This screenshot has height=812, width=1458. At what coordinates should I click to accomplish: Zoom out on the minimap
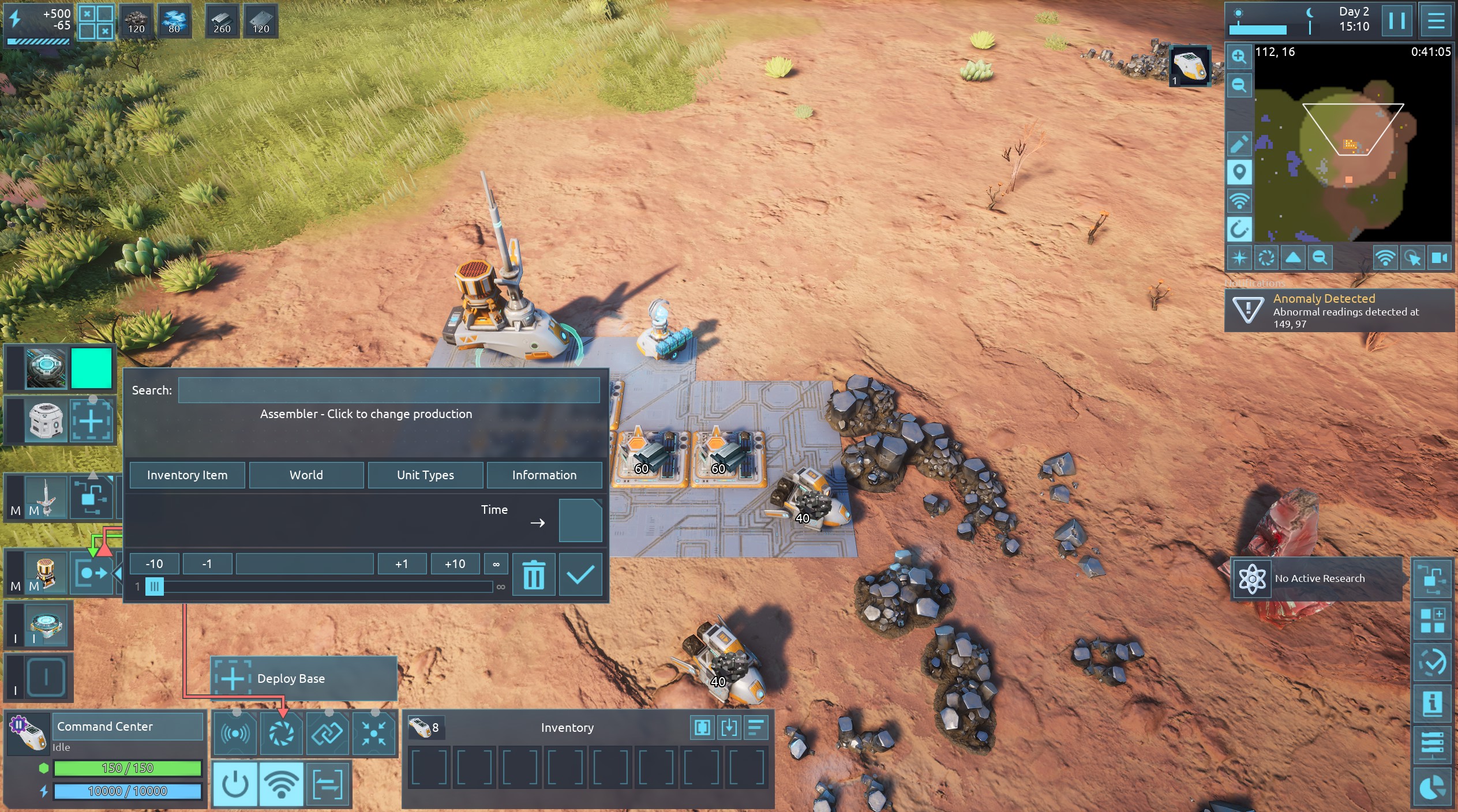[x=1239, y=85]
